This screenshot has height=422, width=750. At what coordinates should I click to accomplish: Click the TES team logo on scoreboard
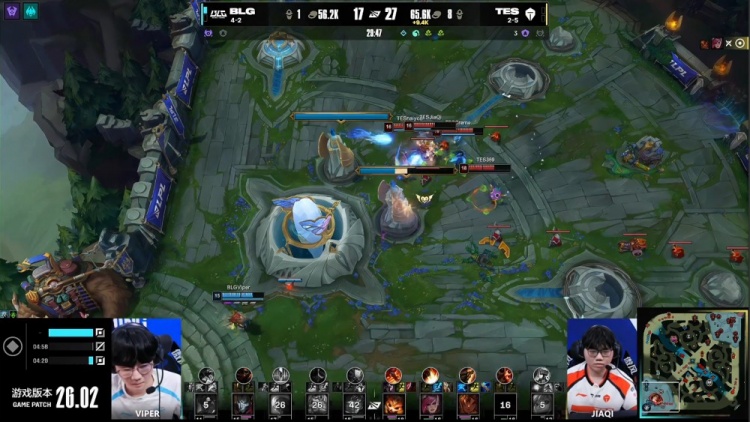coord(530,14)
